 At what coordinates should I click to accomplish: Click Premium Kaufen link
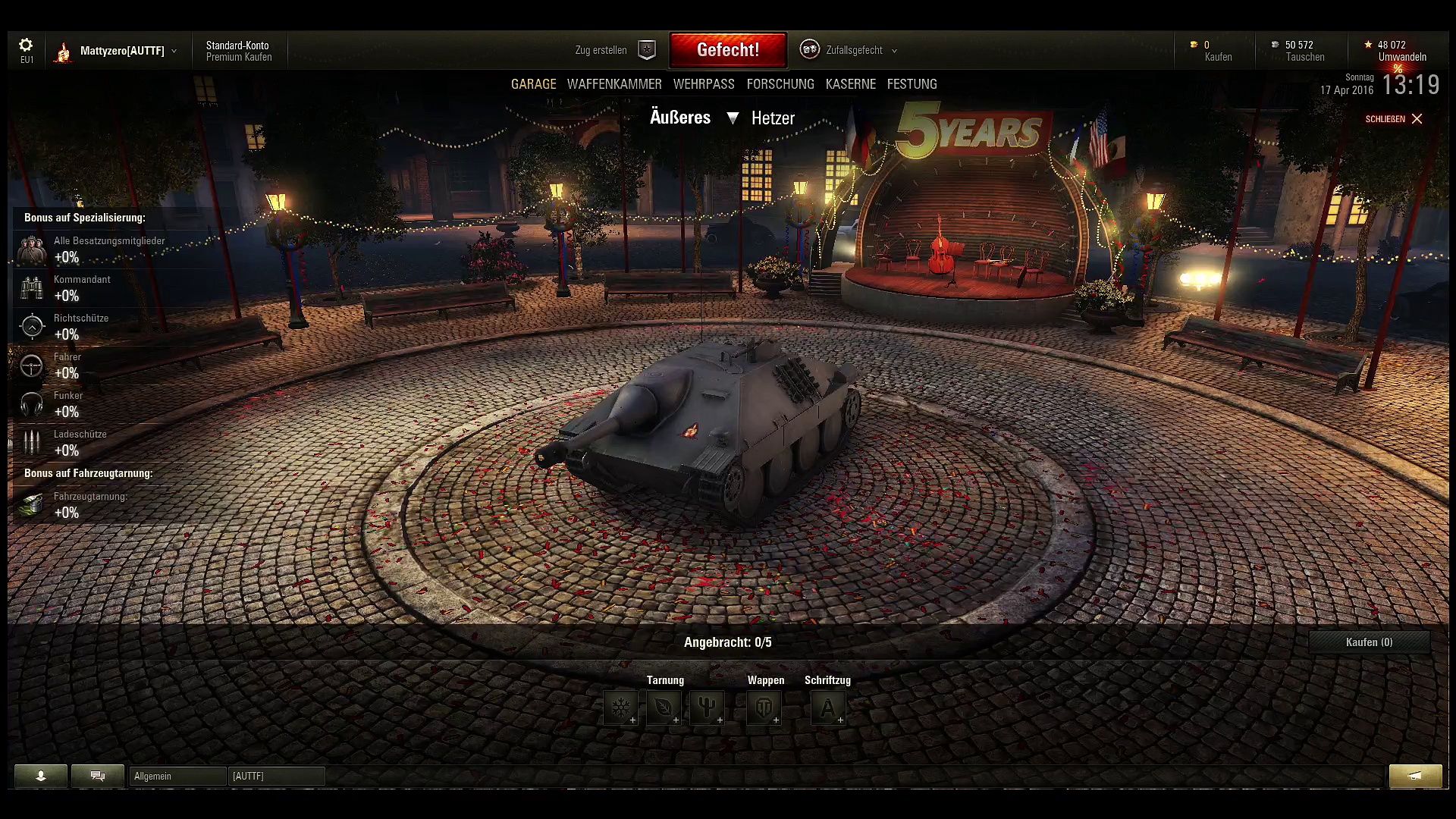tap(239, 57)
